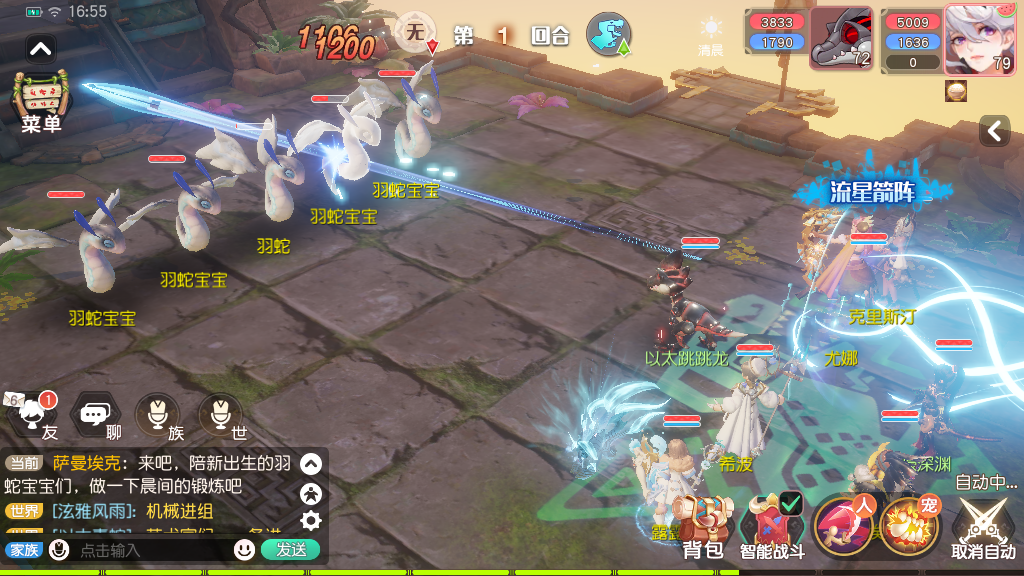Send the message with 发送
Image resolution: width=1024 pixels, height=576 pixels.
[291, 549]
